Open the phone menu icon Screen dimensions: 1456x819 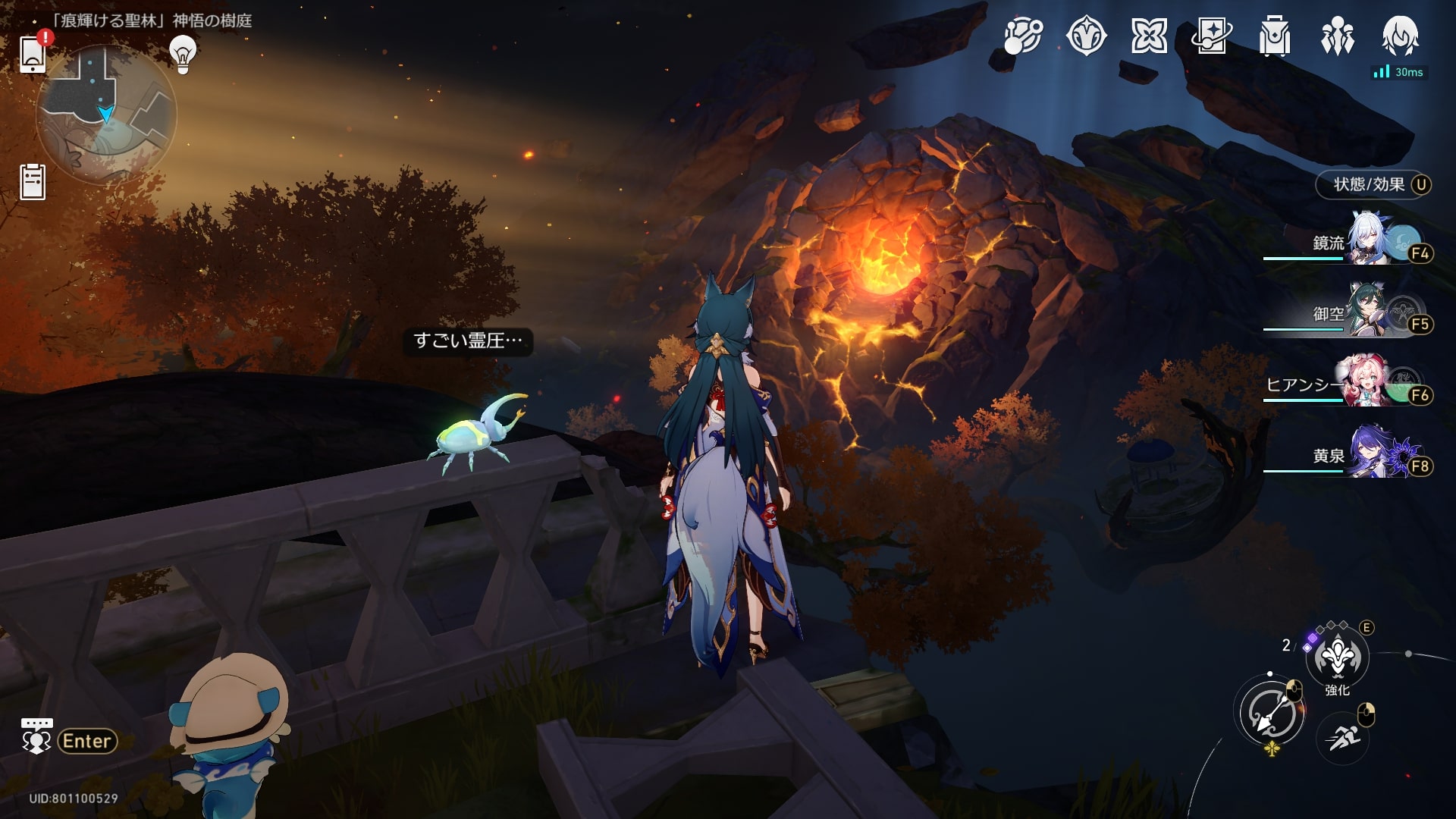pos(33,54)
